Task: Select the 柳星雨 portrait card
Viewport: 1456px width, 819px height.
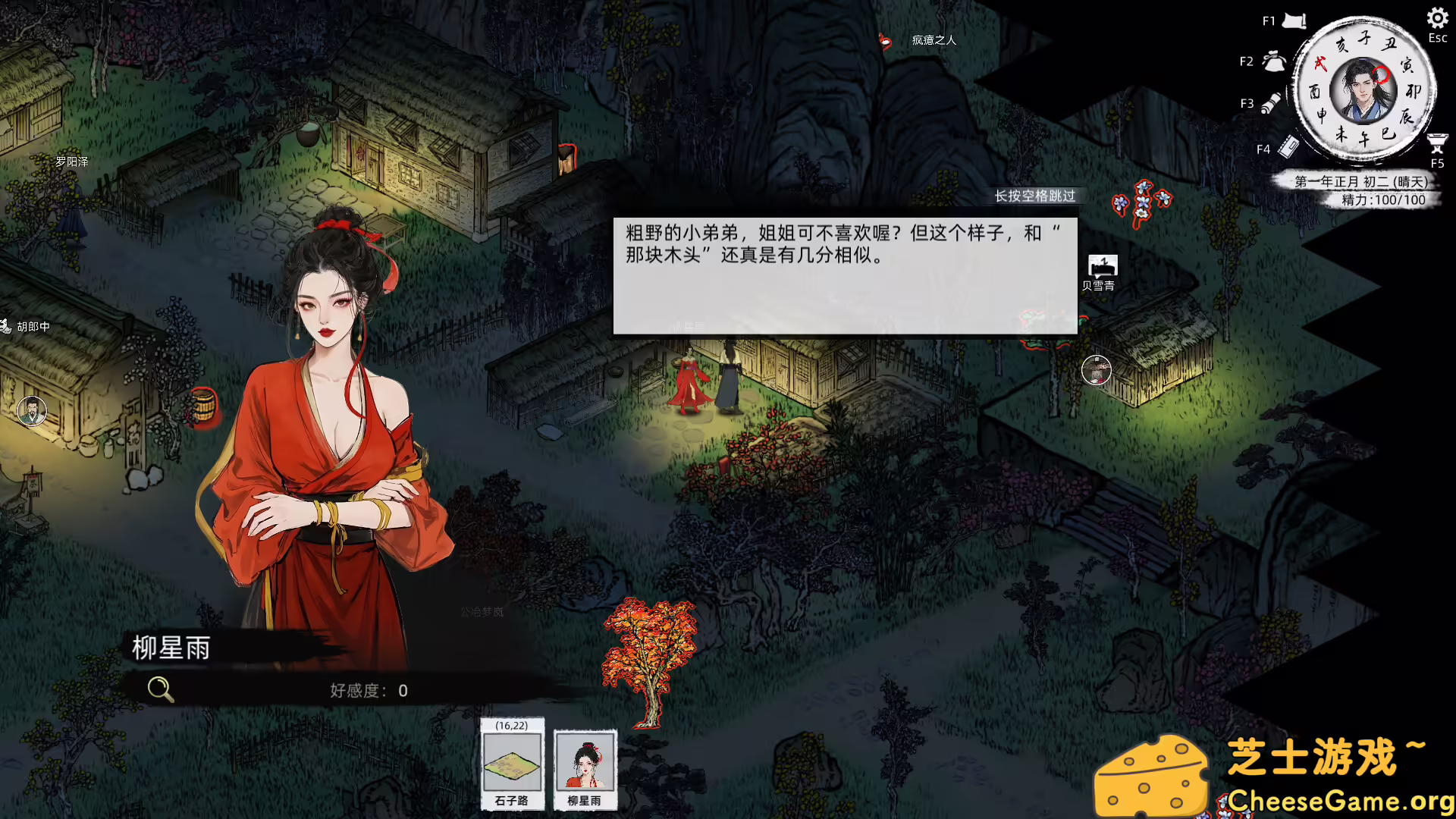Action: pos(584,767)
